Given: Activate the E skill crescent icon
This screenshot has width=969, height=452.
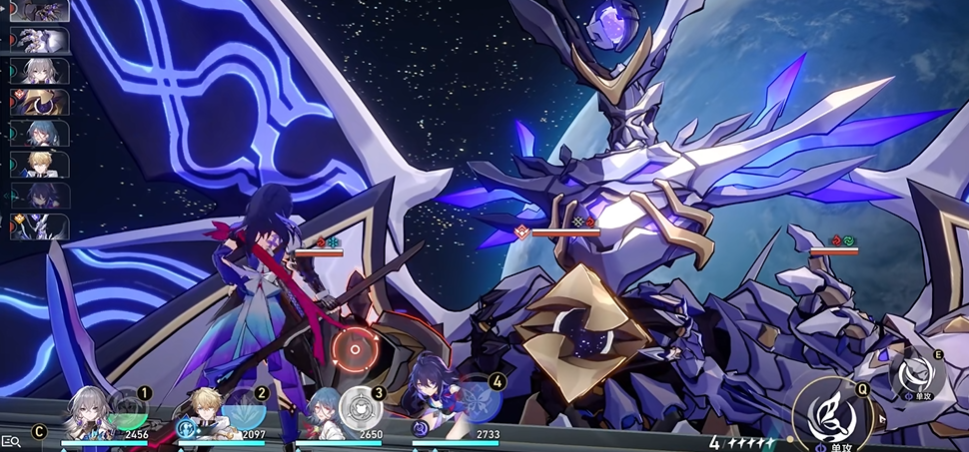Looking at the screenshot, I should (x=918, y=375).
